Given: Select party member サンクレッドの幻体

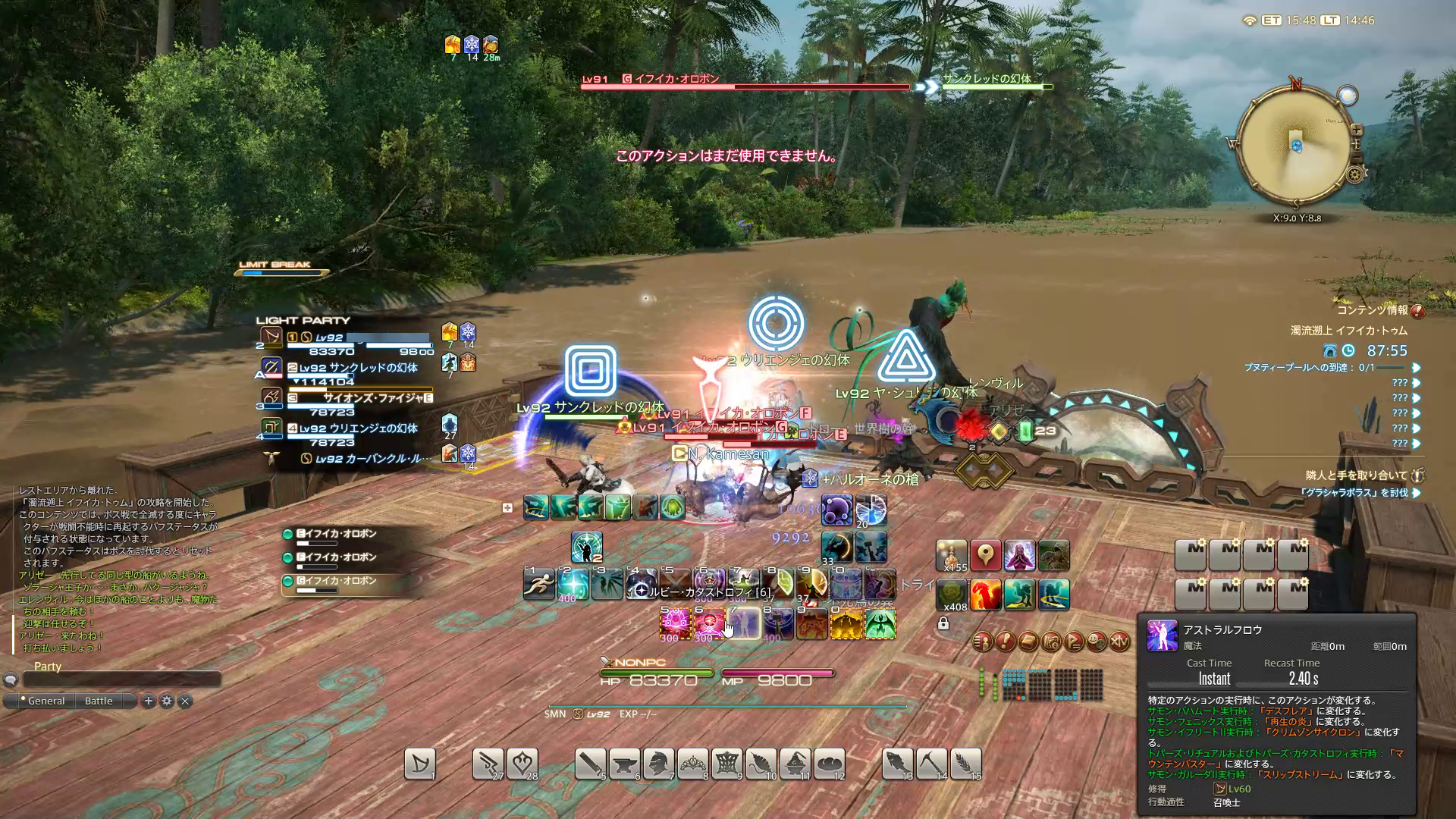Looking at the screenshot, I should 356,369.
